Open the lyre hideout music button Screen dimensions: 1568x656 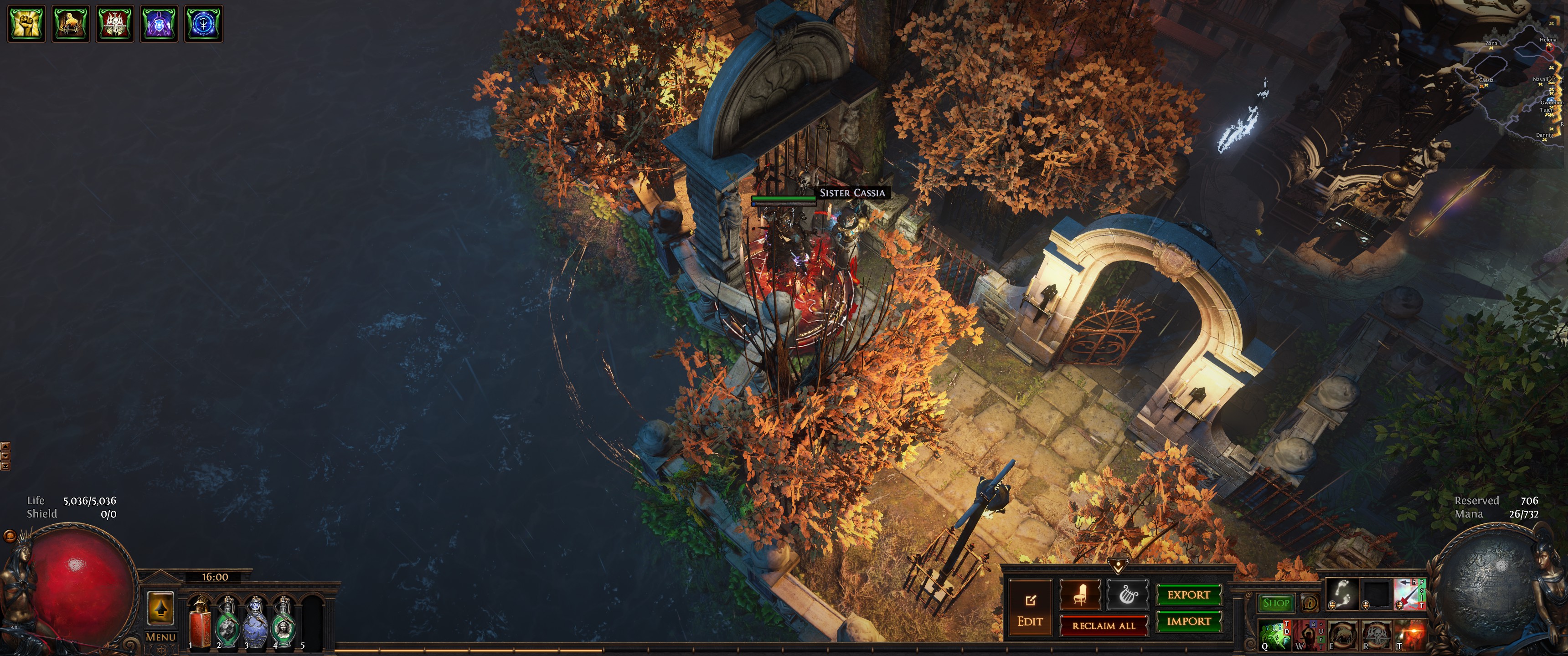(1127, 595)
